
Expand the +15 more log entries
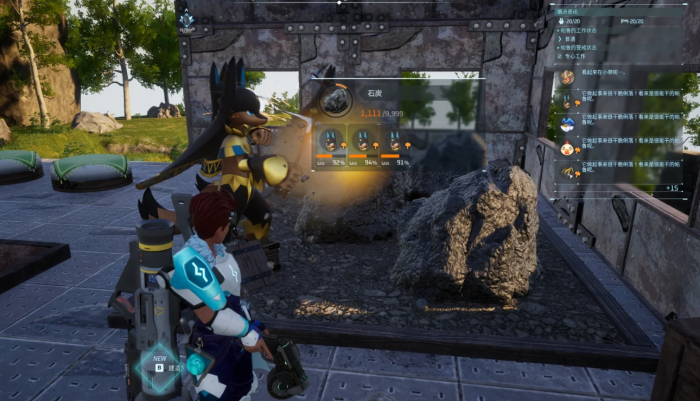click(x=671, y=187)
